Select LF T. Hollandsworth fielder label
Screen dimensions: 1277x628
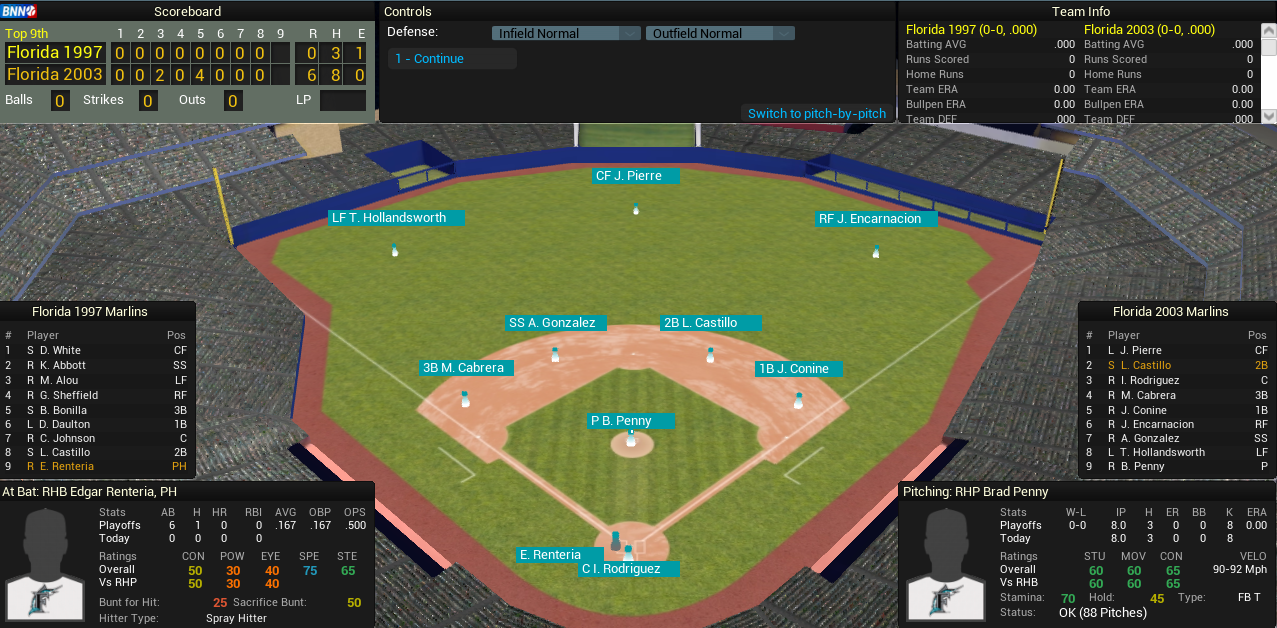[396, 218]
